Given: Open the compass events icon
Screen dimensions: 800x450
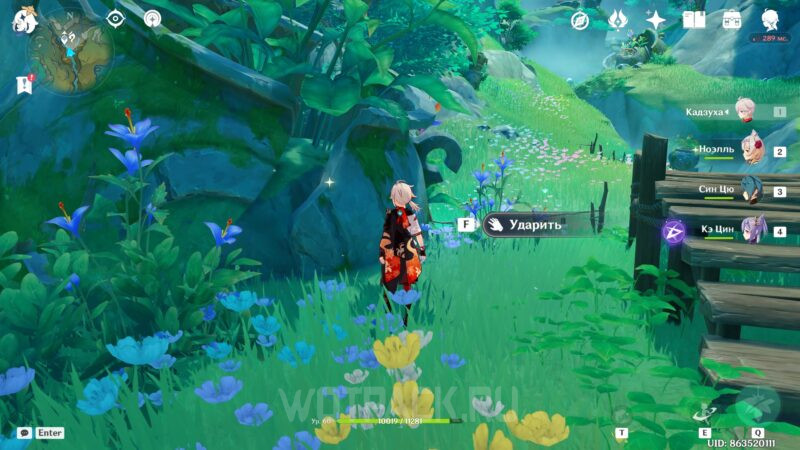Looking at the screenshot, I should coord(579,20).
